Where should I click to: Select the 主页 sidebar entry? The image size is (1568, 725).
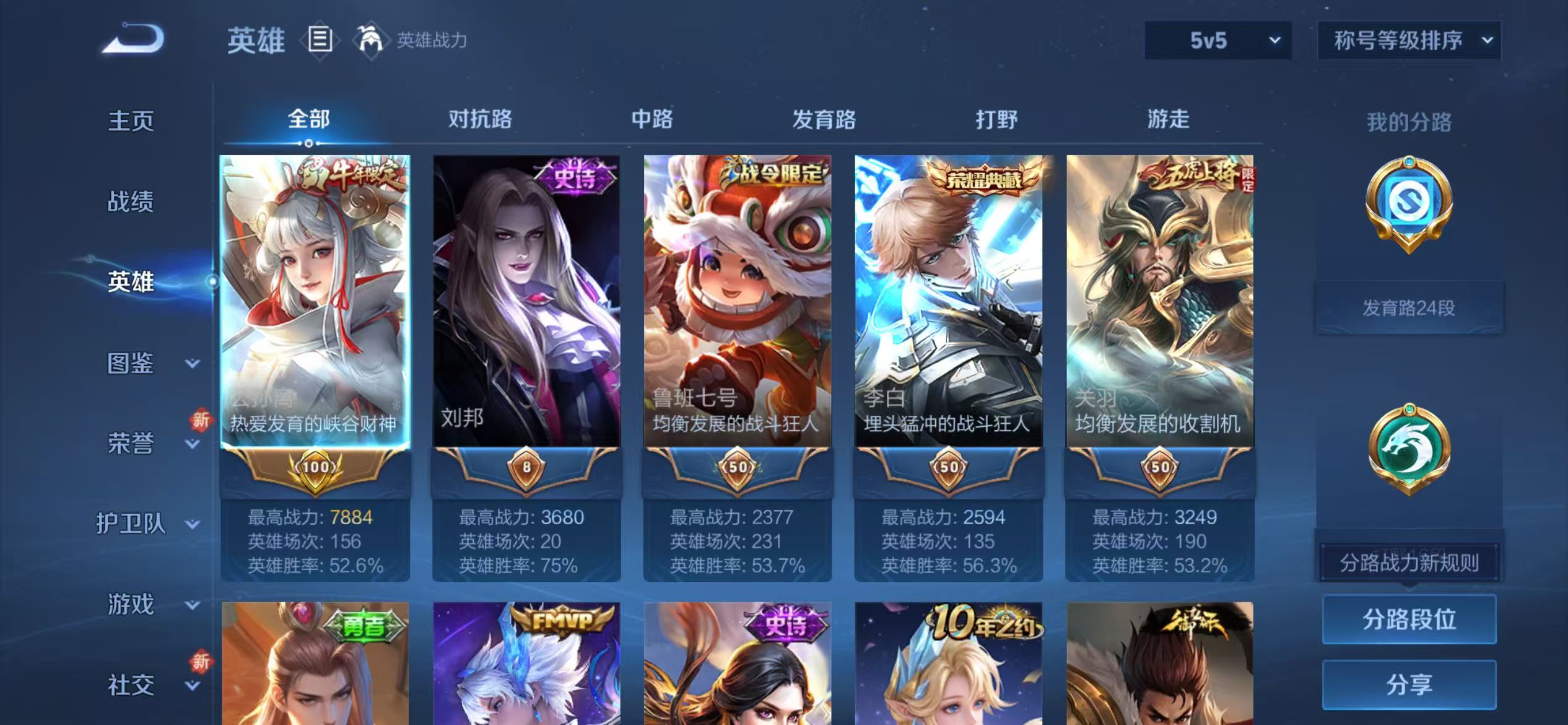coord(131,121)
